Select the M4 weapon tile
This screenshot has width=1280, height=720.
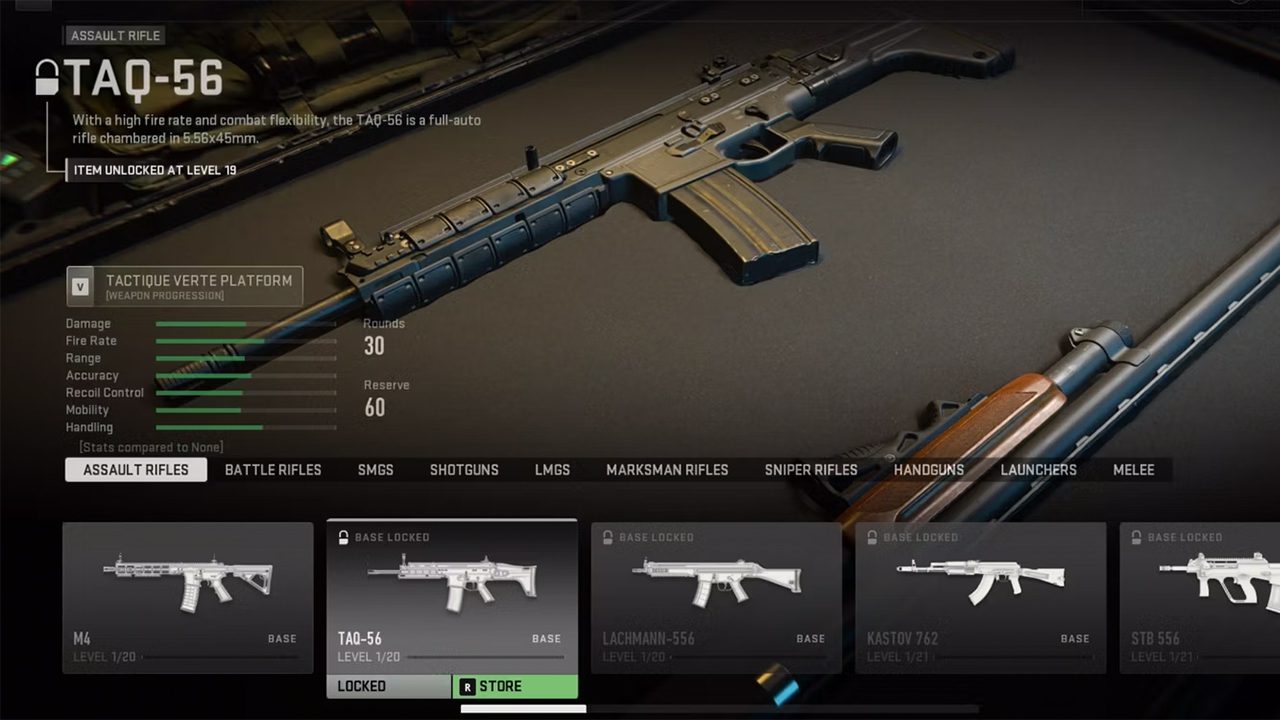[x=188, y=597]
